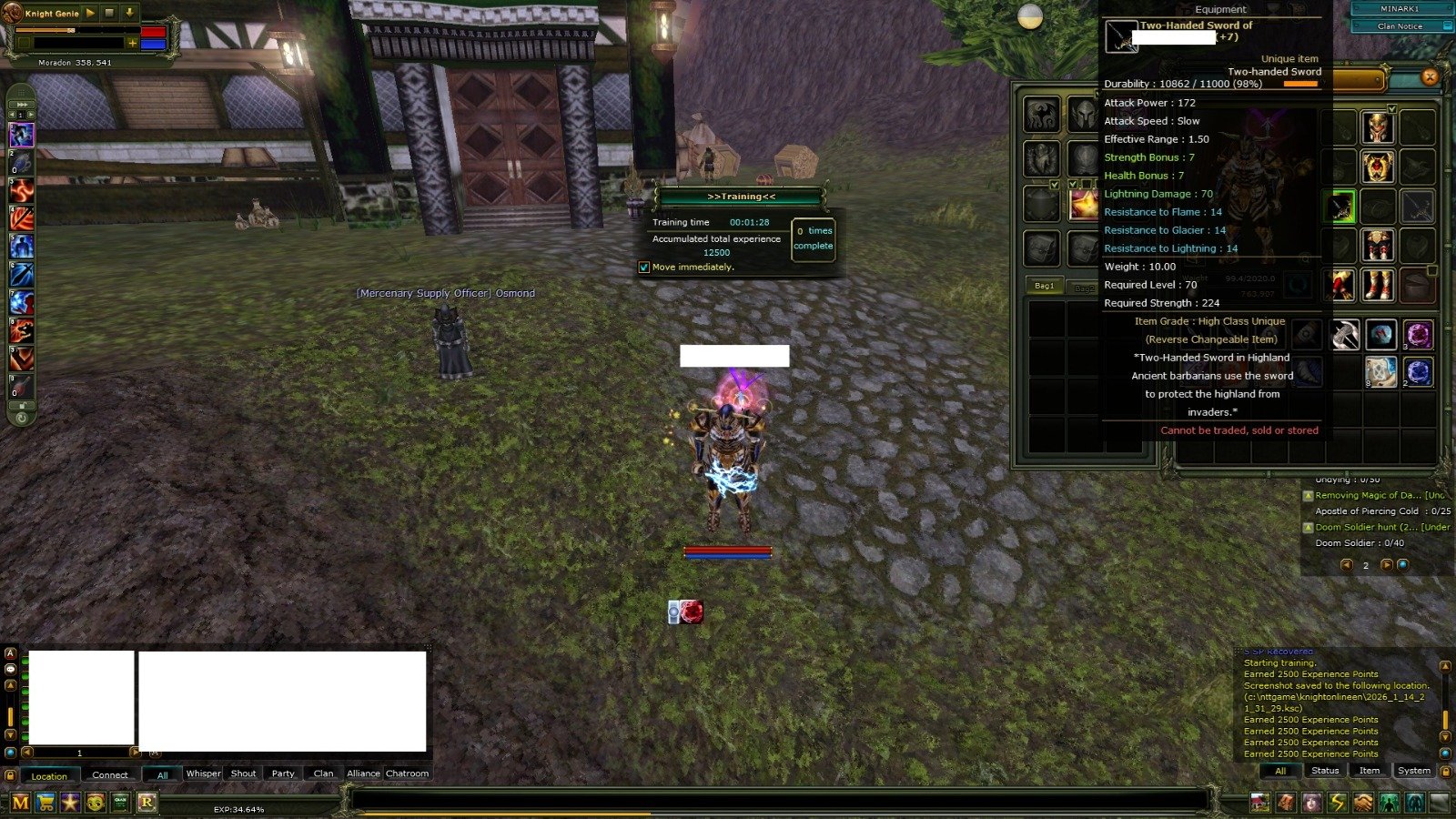Click the next page arrow in the quest tracker
This screenshot has width=1456, height=819.
(1387, 565)
